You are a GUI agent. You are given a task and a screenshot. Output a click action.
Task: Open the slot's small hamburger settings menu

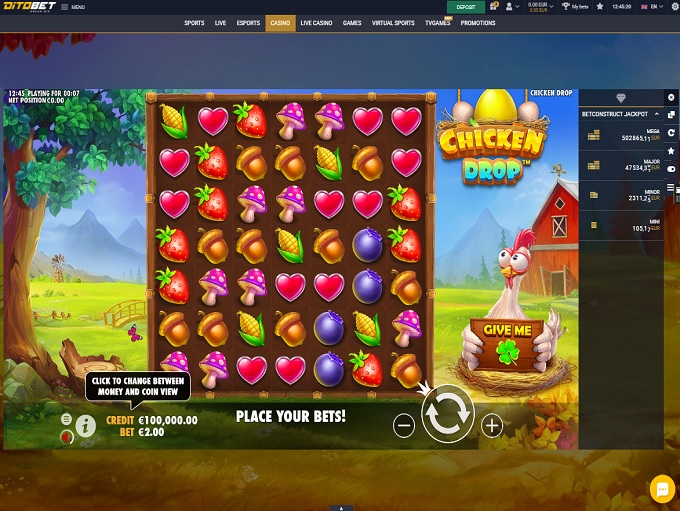[x=66, y=419]
